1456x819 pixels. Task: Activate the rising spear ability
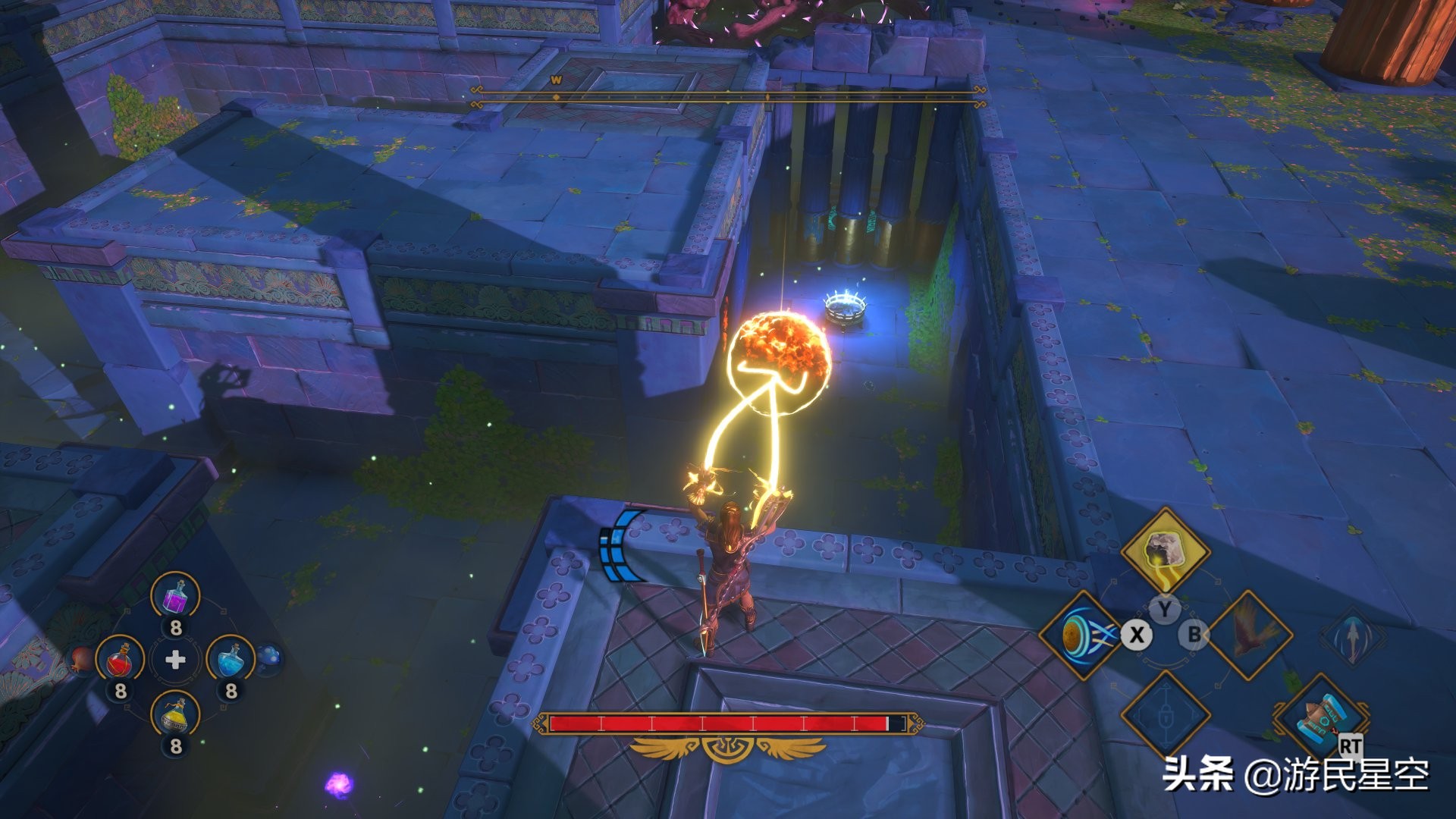coord(1353,635)
